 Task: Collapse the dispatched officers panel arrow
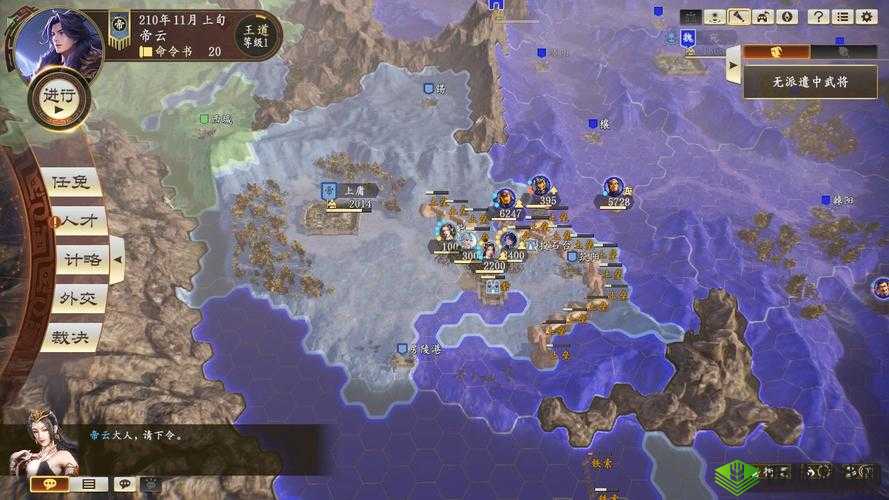733,64
